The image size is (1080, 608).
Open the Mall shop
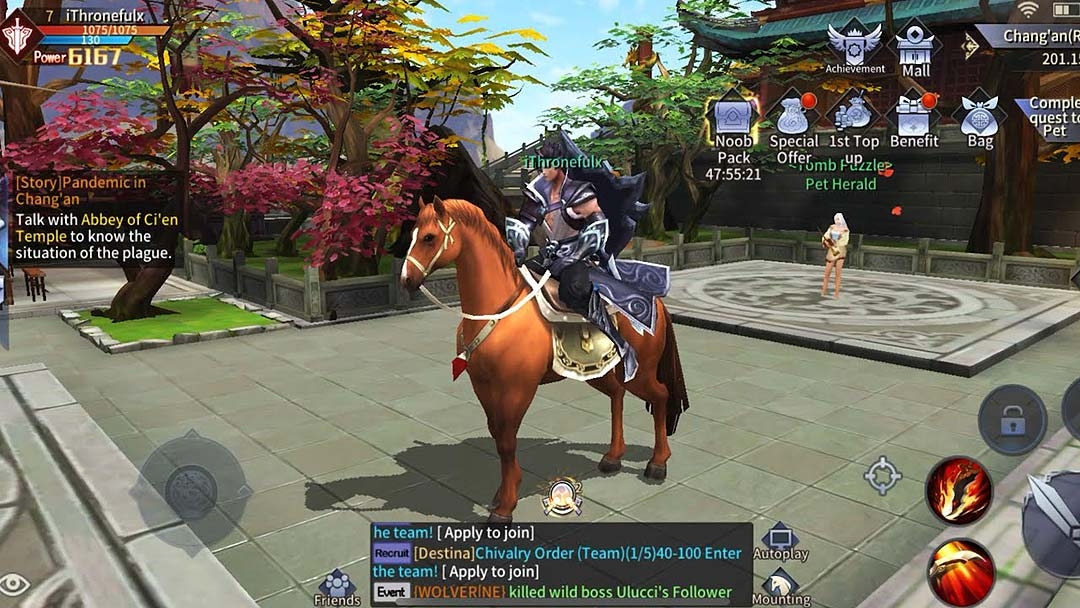915,47
